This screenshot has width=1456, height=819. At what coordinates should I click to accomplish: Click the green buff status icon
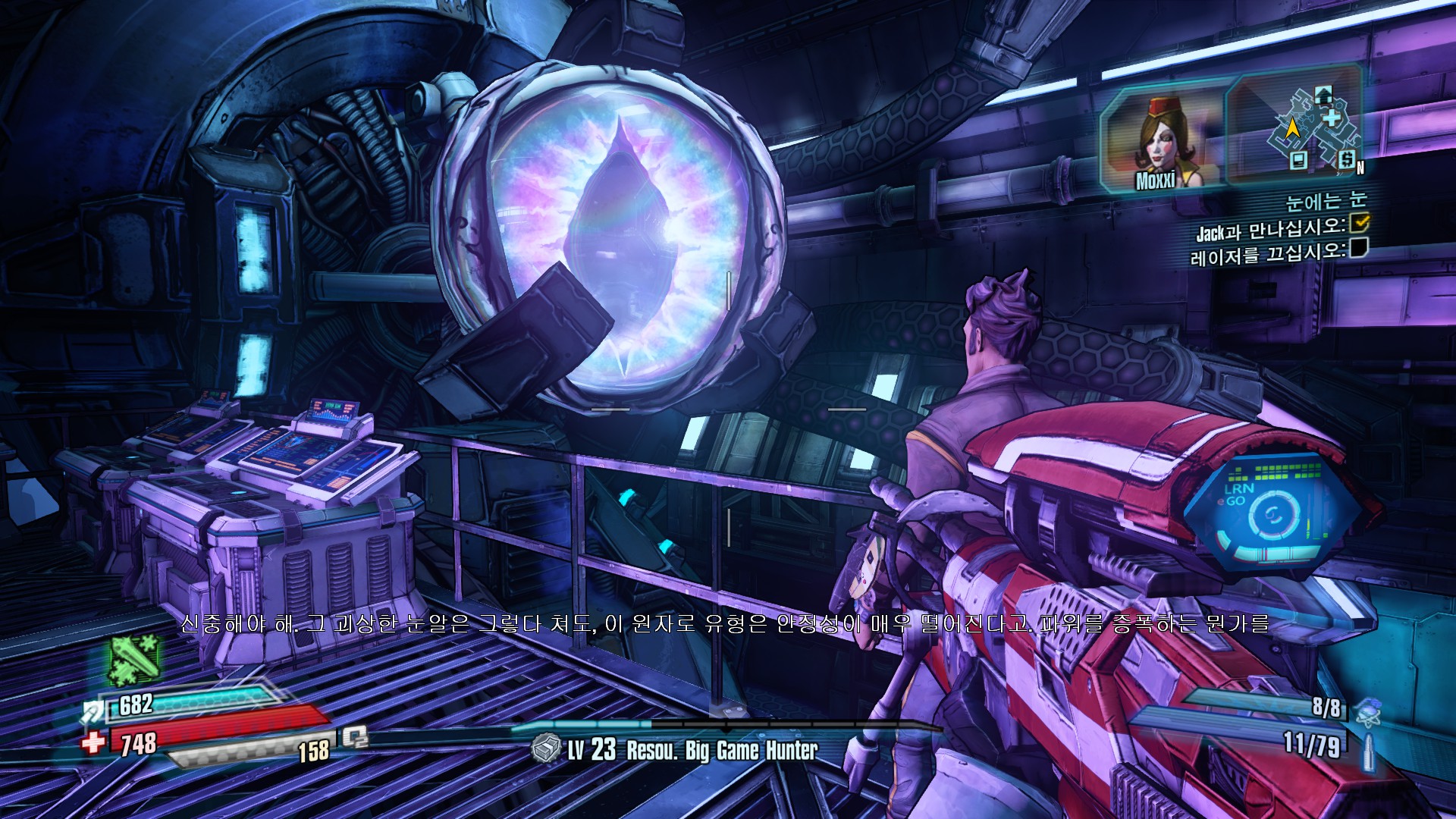(135, 658)
